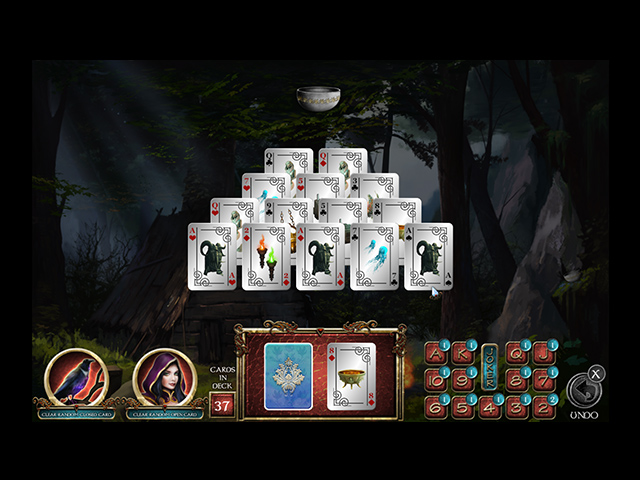Choose the ace of diamonds card
This screenshot has width=640, height=480.
coord(321,257)
